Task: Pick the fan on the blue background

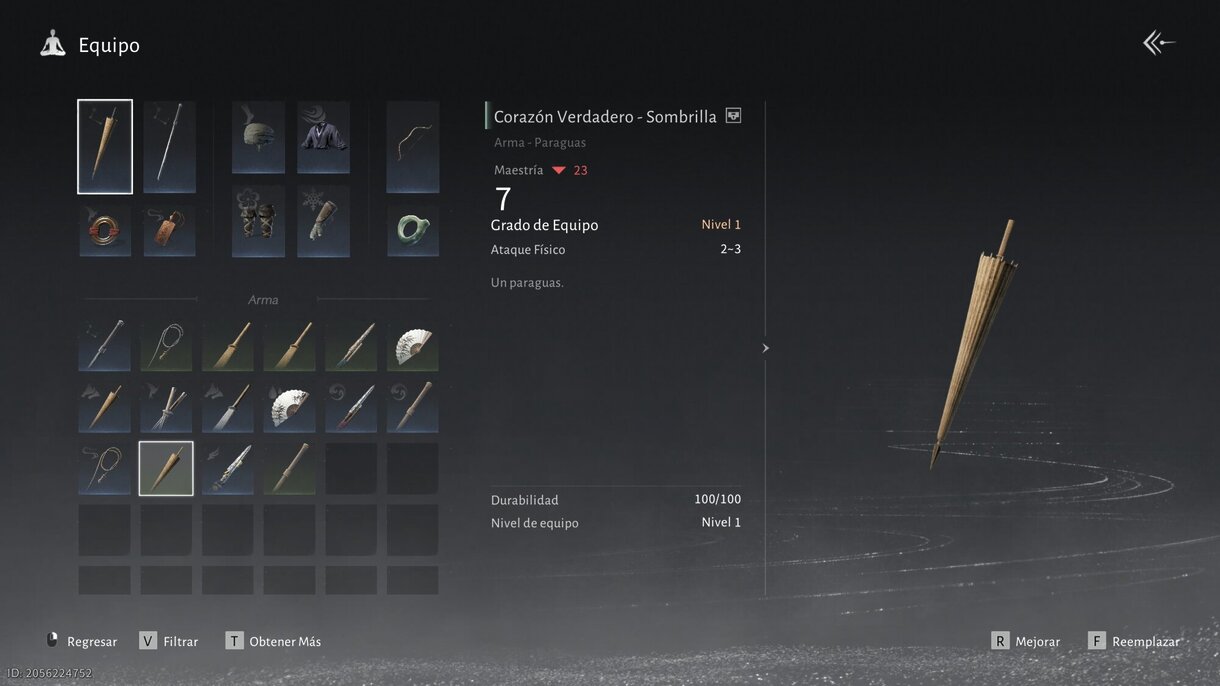Action: tap(289, 407)
